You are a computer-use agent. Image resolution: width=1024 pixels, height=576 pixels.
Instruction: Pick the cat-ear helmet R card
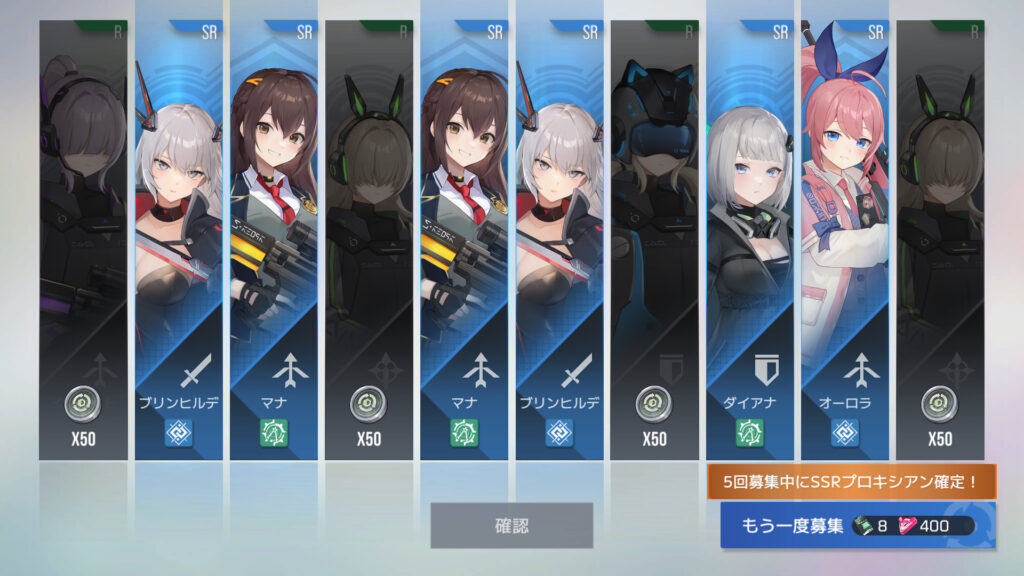coord(655,240)
